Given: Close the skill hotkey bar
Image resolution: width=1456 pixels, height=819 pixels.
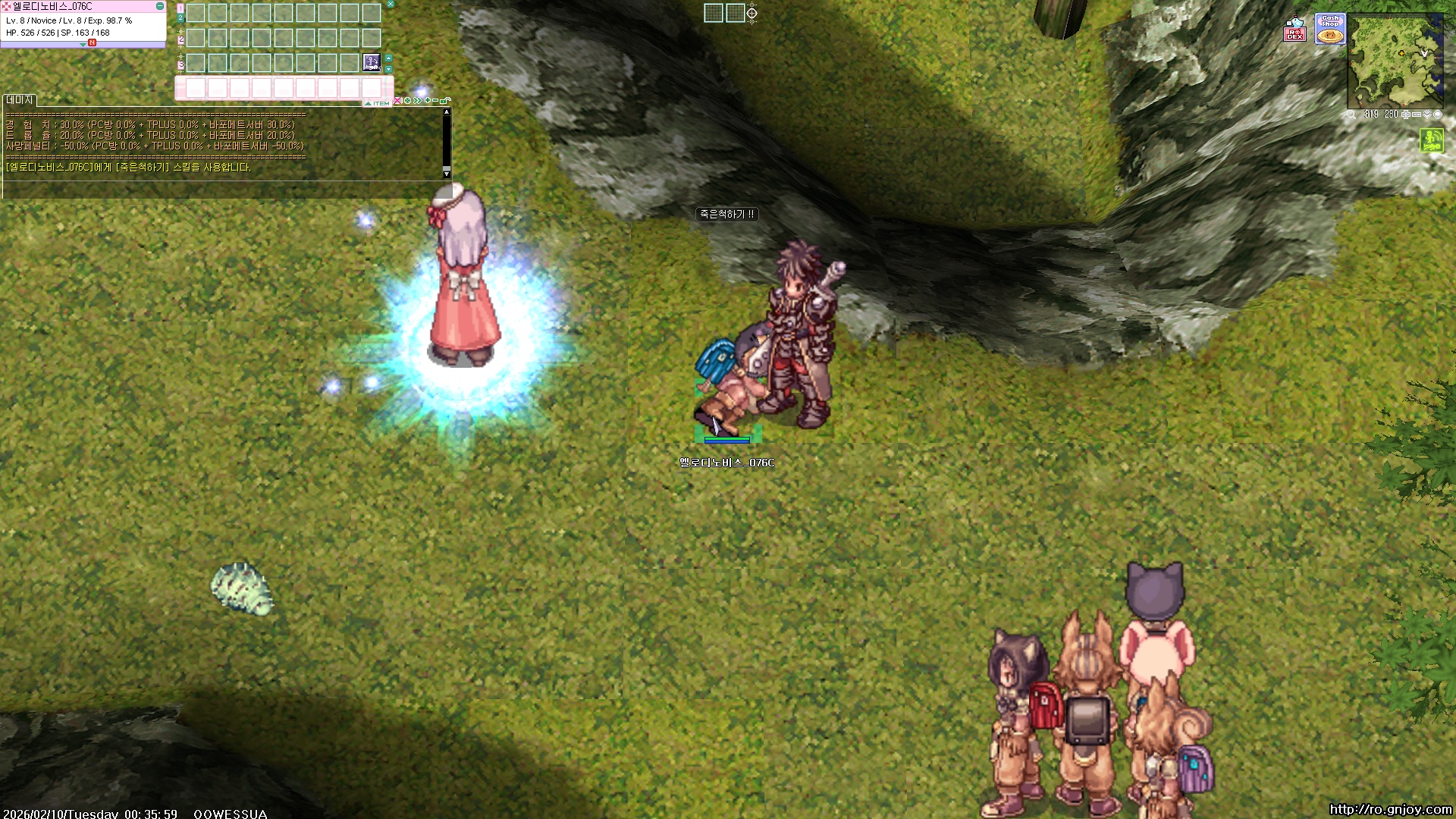Looking at the screenshot, I should coord(391,5).
